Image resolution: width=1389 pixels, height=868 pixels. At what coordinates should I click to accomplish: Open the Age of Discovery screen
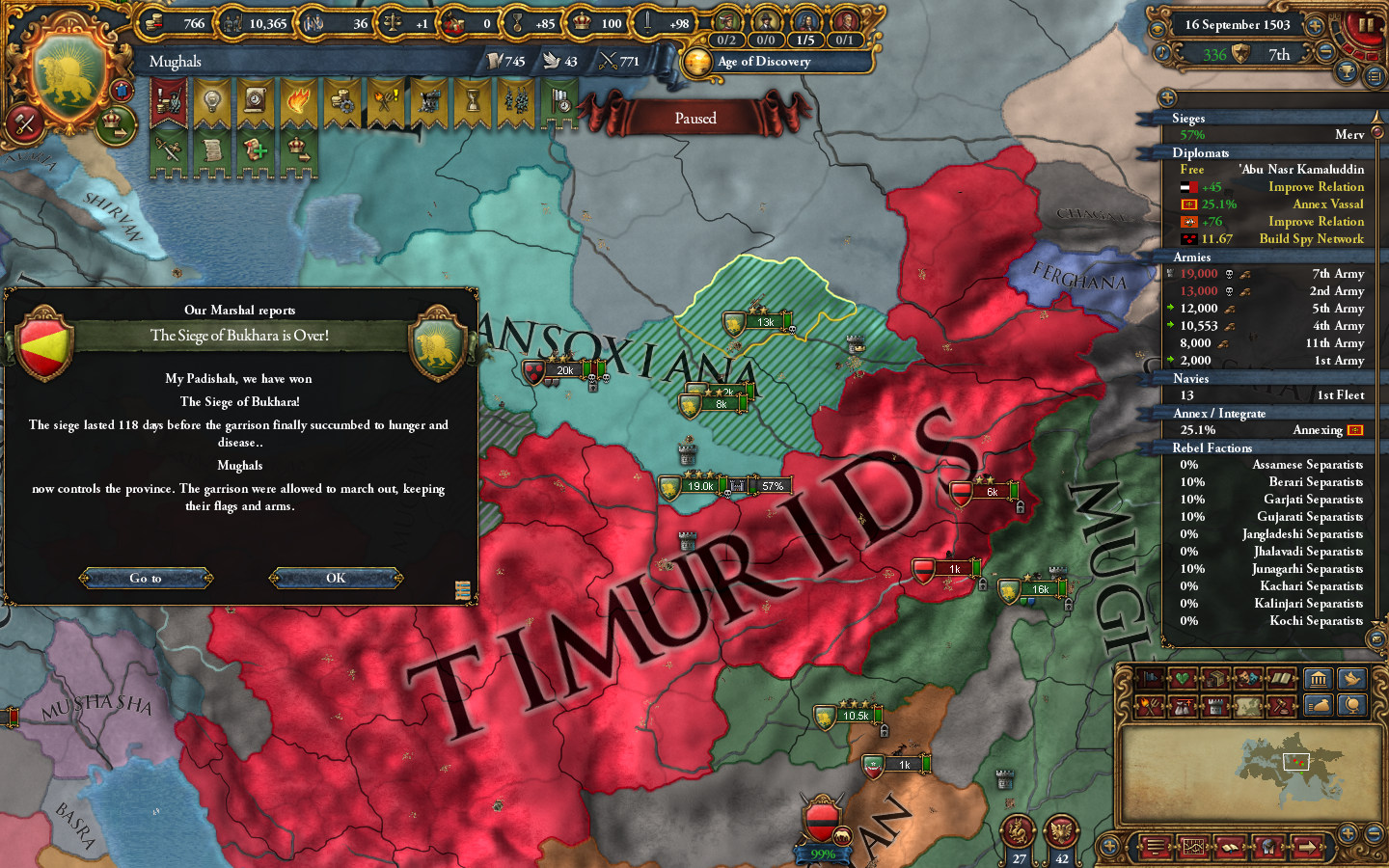point(762,61)
